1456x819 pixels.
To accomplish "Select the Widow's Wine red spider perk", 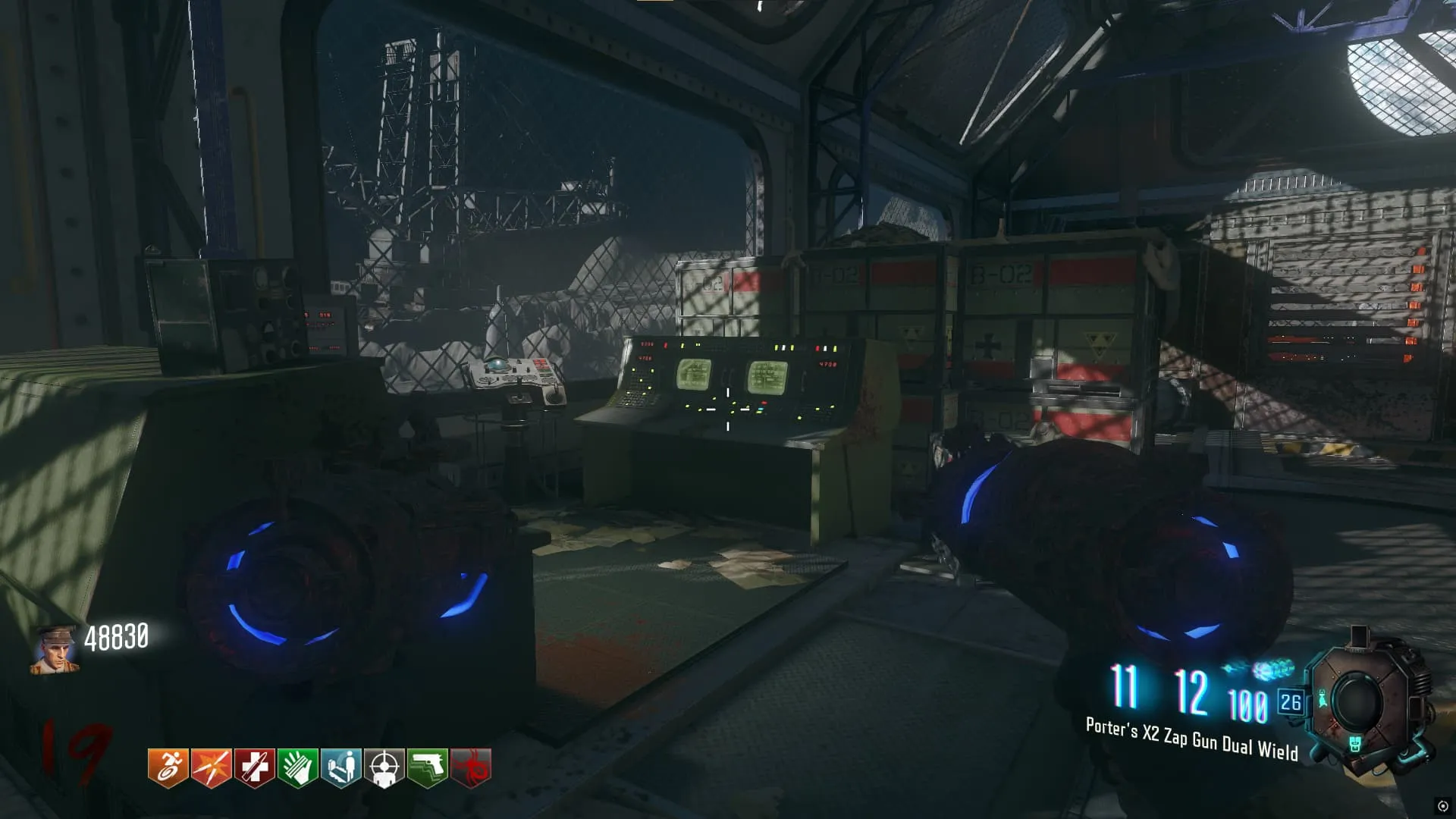I will point(471,767).
